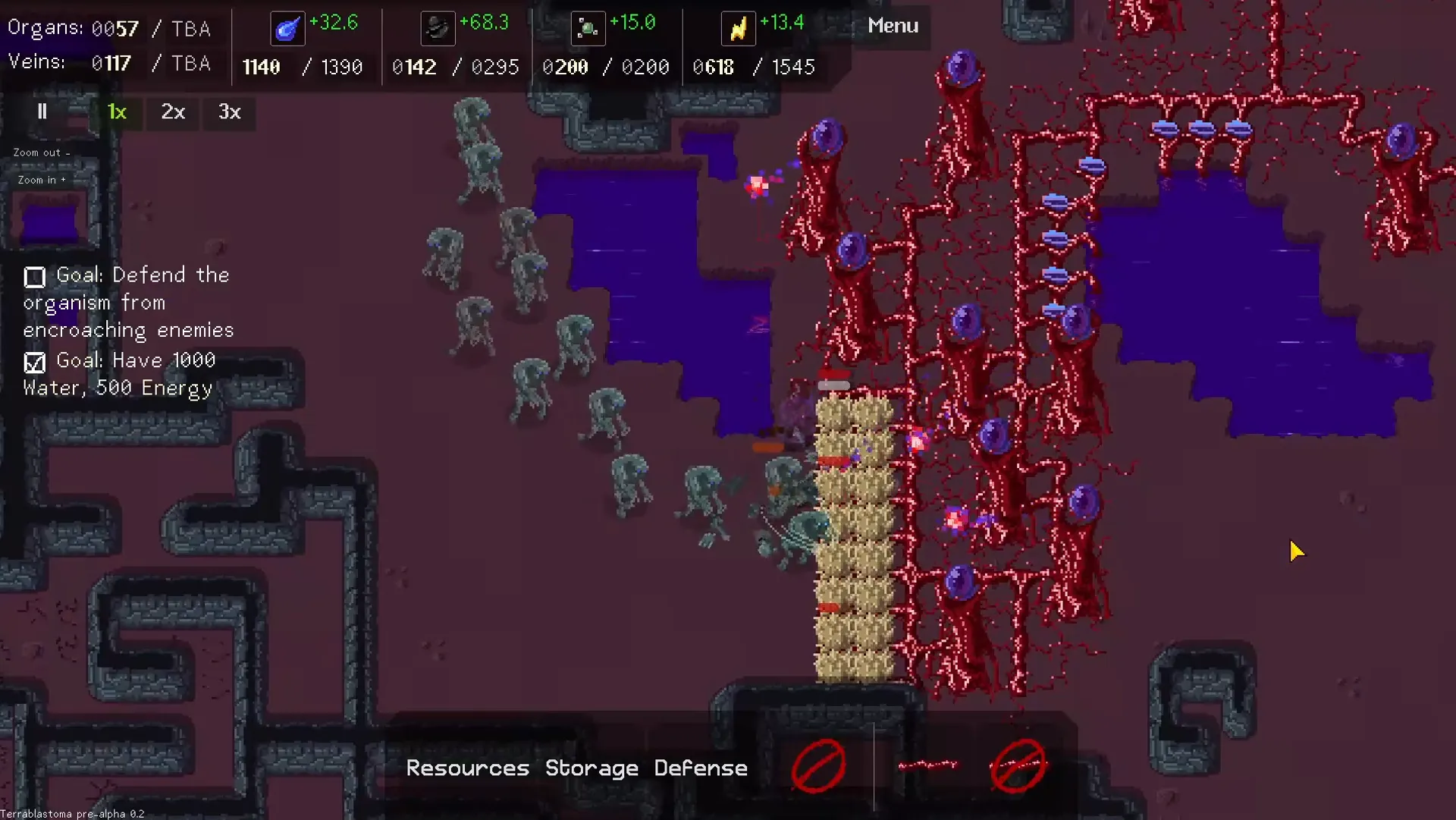Choose the remove vein tool
1456x820 pixels.
pos(1018,765)
